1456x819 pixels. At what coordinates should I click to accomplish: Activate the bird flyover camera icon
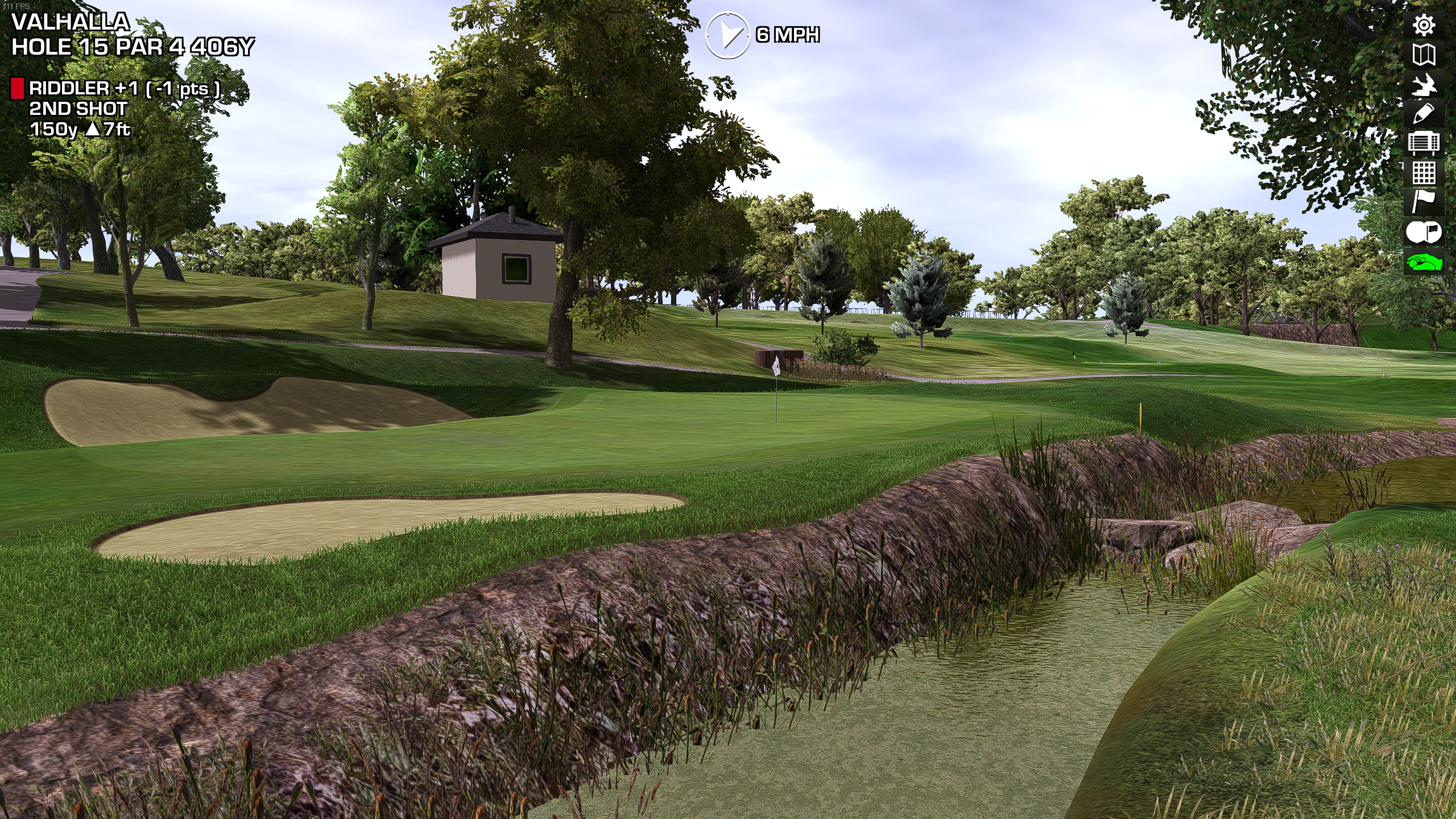click(1424, 85)
